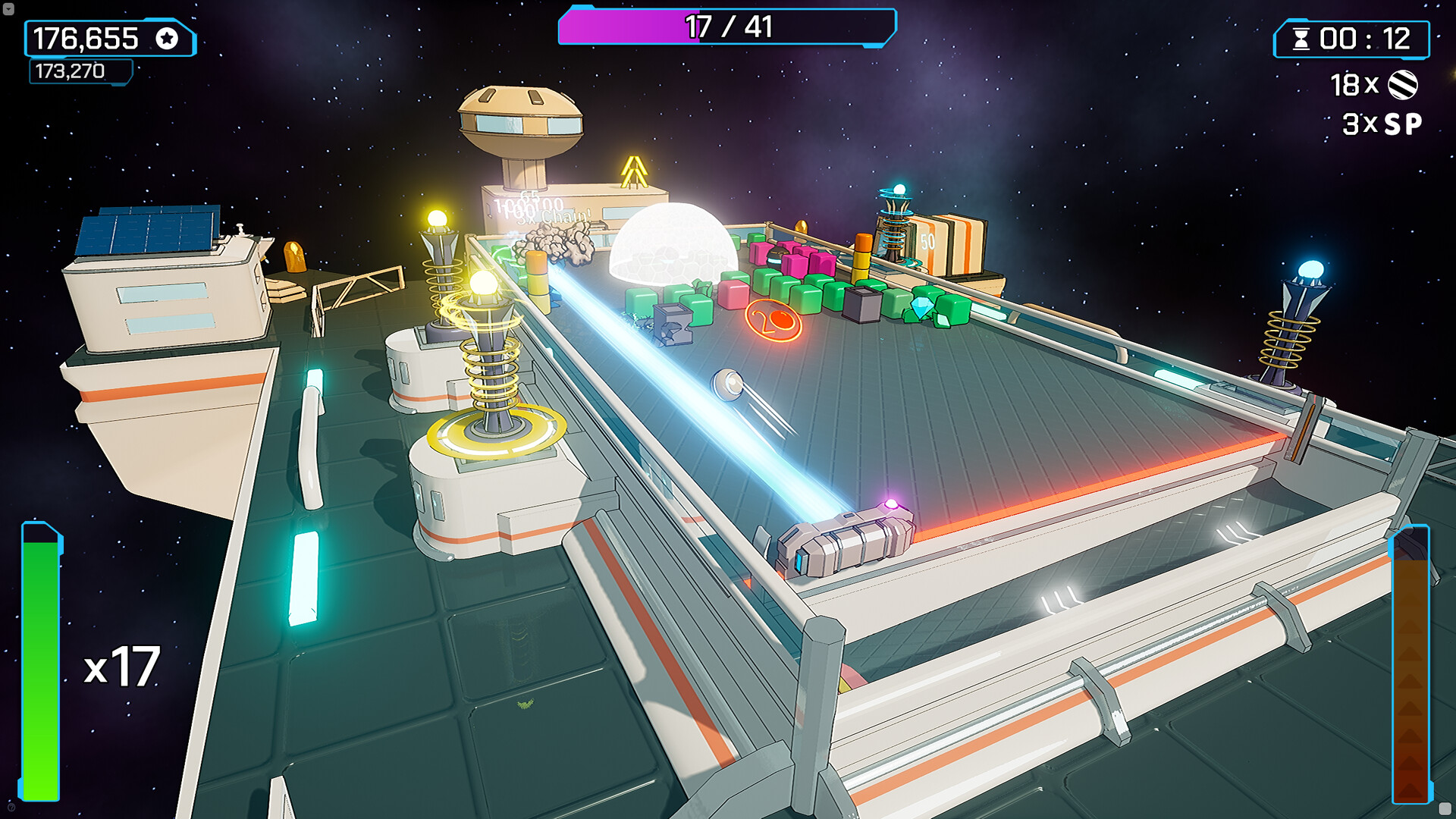Screen dimensions: 1456x819
Task: Click the 50-point striped block near the cyan tower
Action: (927, 240)
